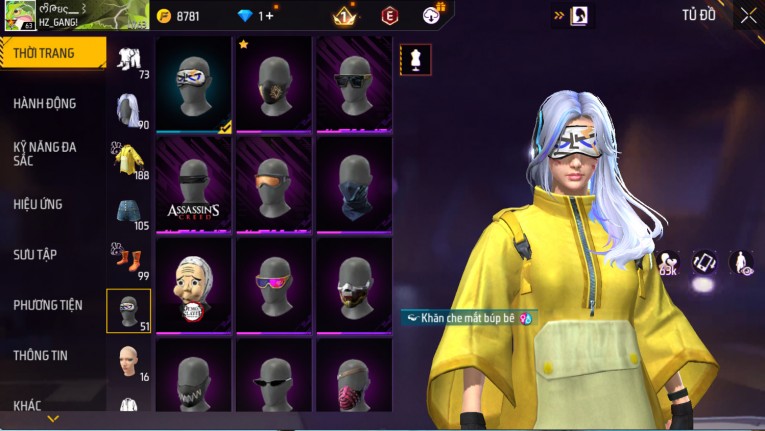
Task: Select the dark blue bandana mask item
Action: coord(354,184)
